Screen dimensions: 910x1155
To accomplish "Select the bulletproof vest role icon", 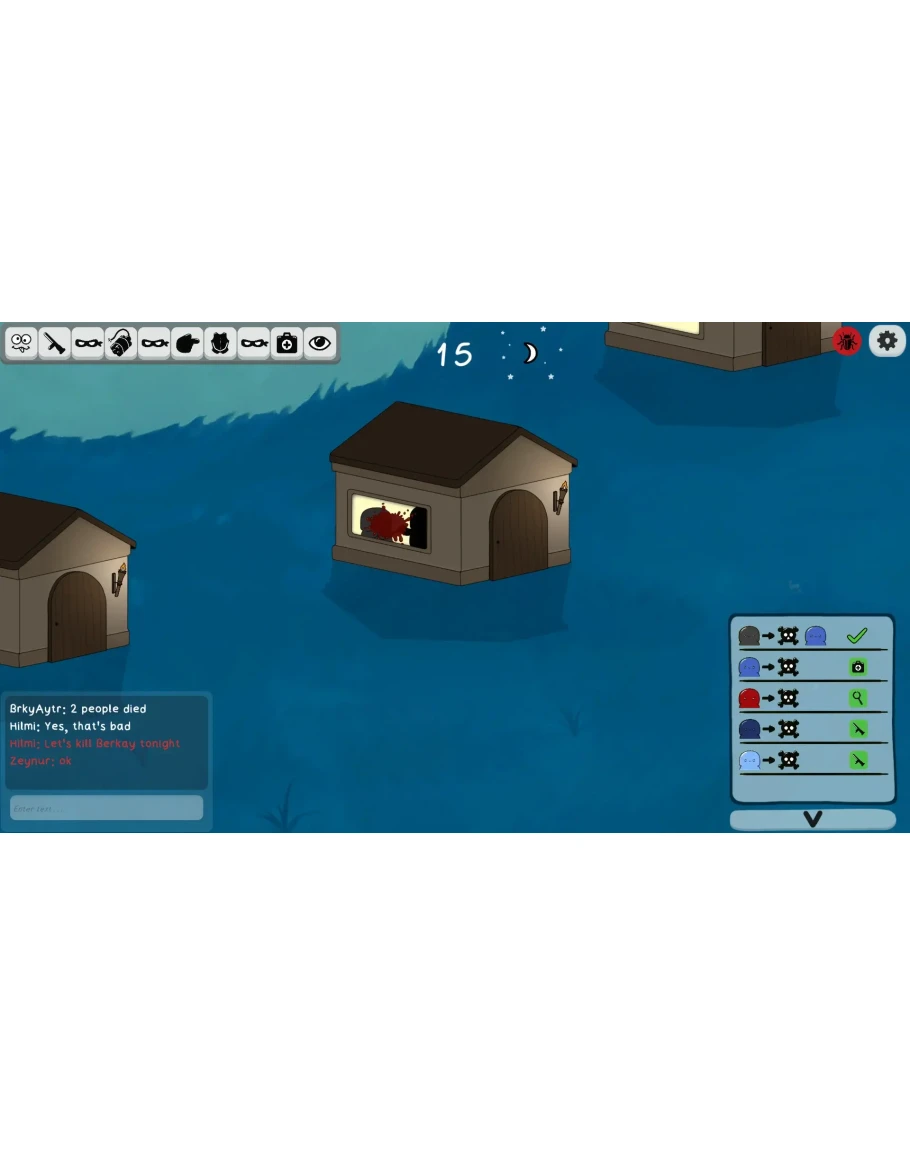I will pyautogui.click(x=221, y=343).
